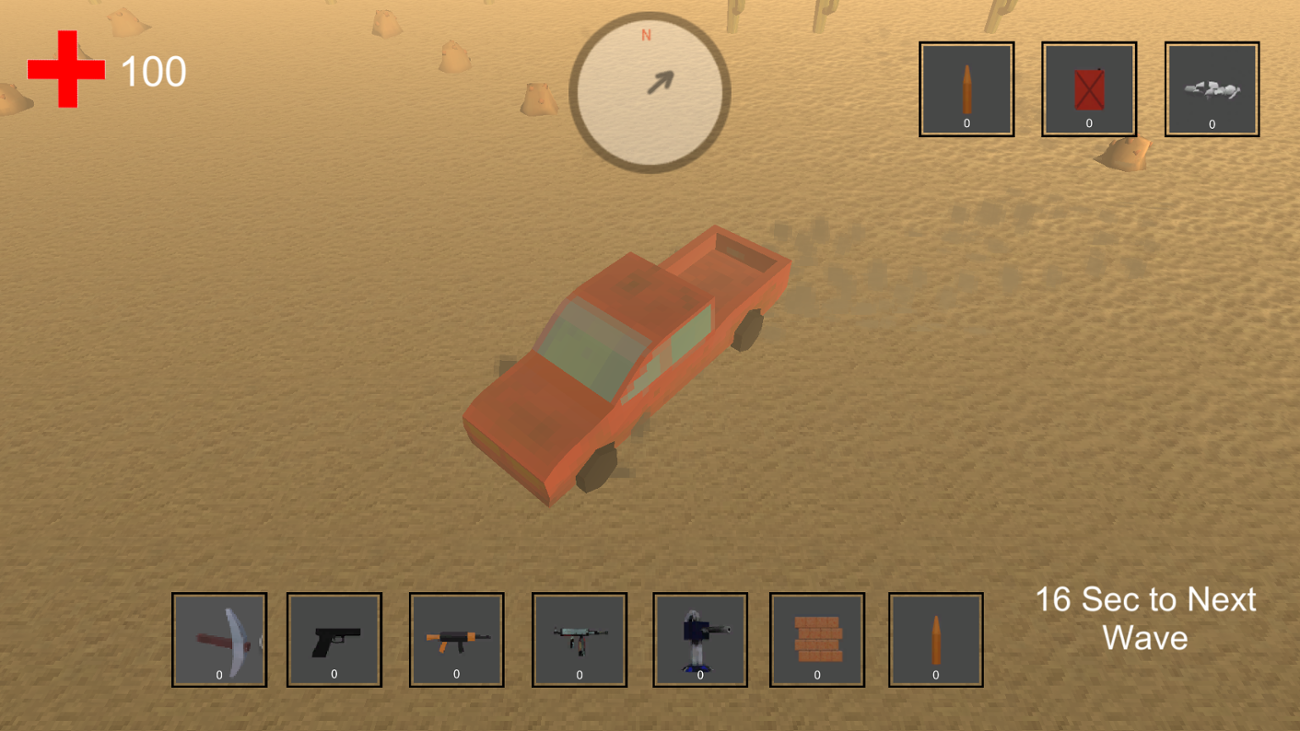
Task: Choose the brick wall building slot
Action: click(816, 640)
